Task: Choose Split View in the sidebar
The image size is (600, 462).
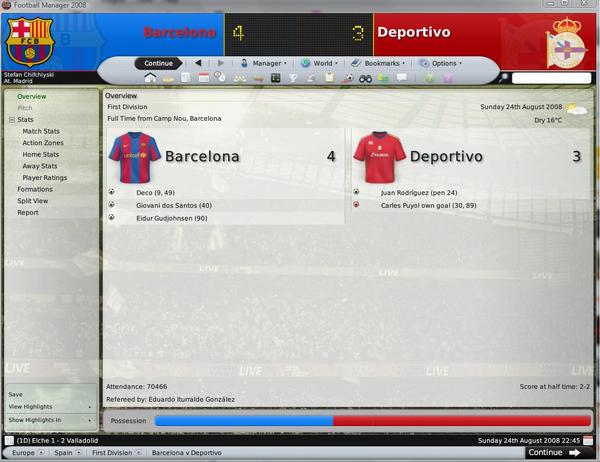Action: click(x=32, y=200)
